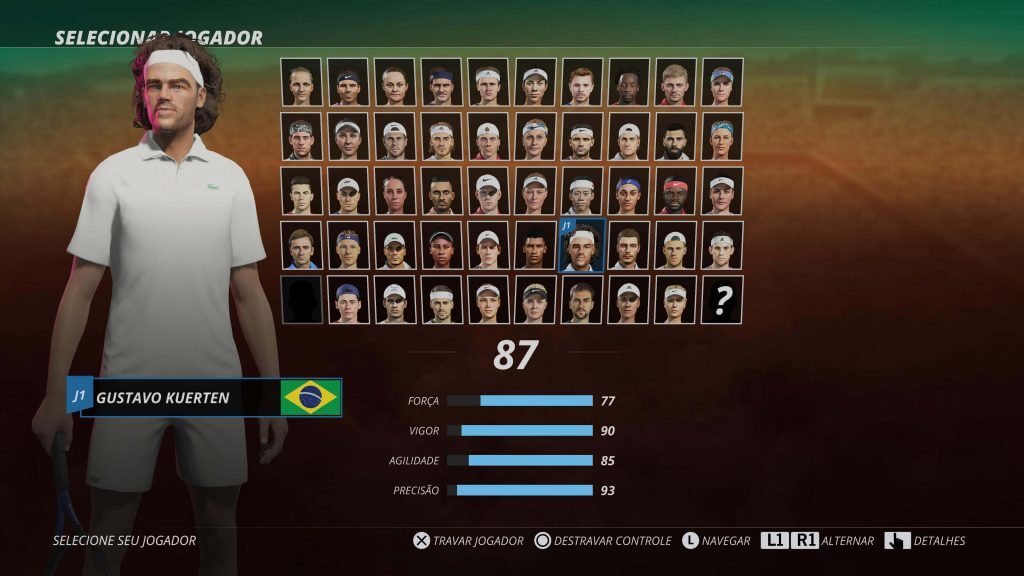The width and height of the screenshot is (1024, 576).
Task: Pick the bare-headed player in the light blue shirt
Action: [301, 246]
